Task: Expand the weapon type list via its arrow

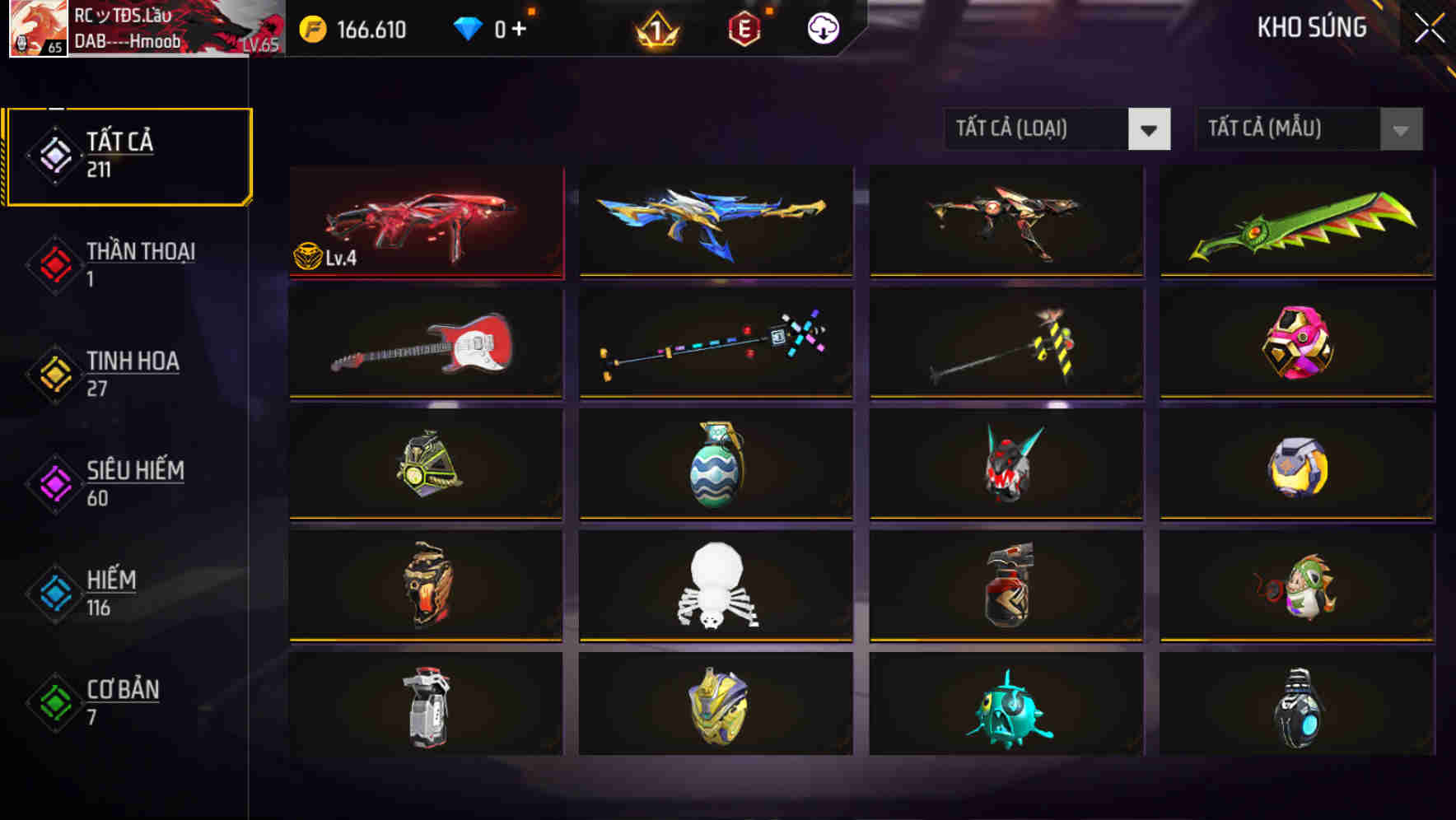Action: 1149,129
